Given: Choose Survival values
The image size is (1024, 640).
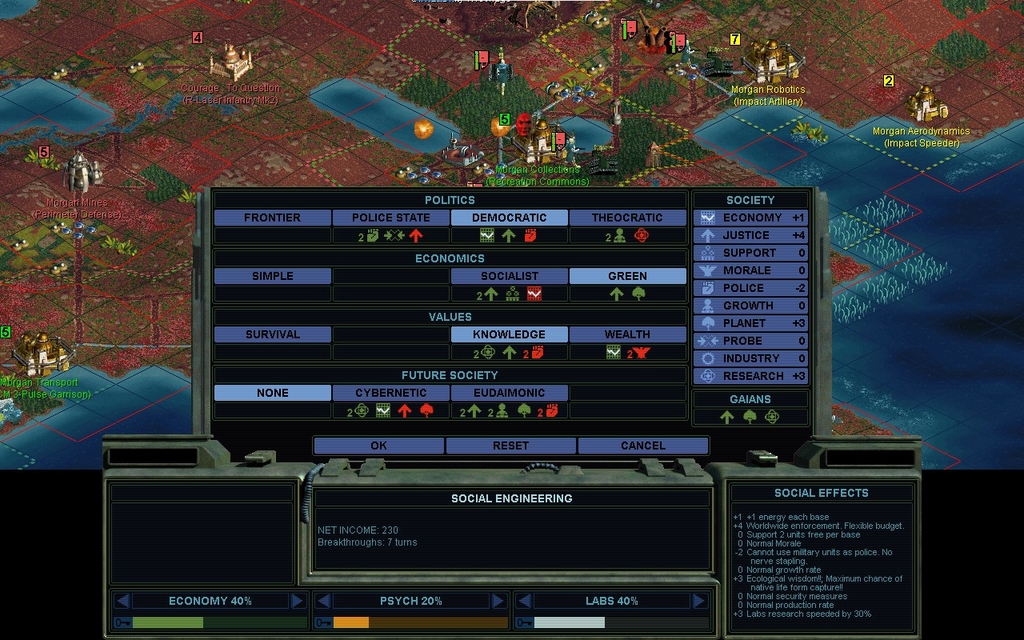Looking at the screenshot, I should 272,335.
